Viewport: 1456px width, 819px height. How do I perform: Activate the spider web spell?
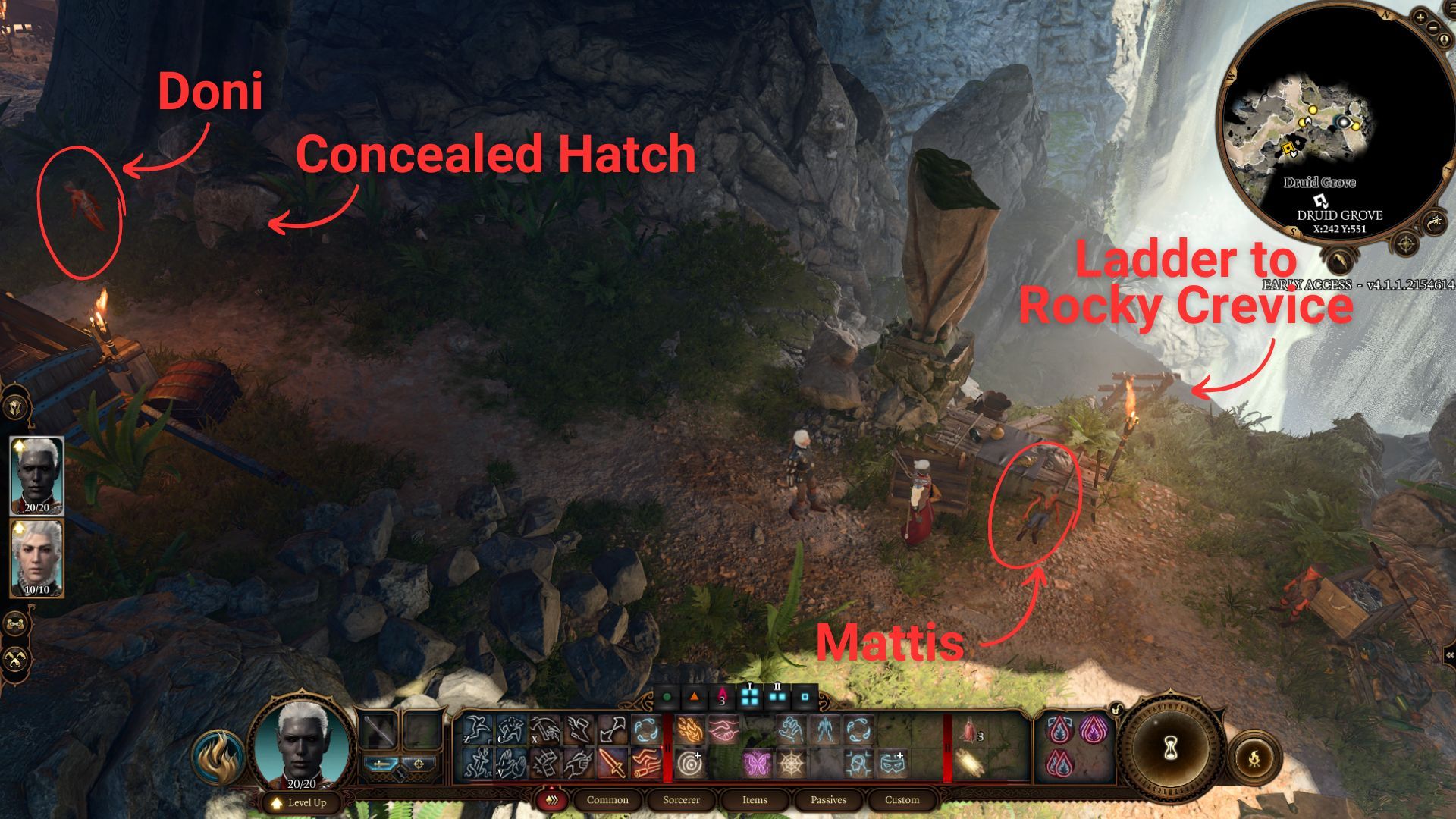(792, 764)
